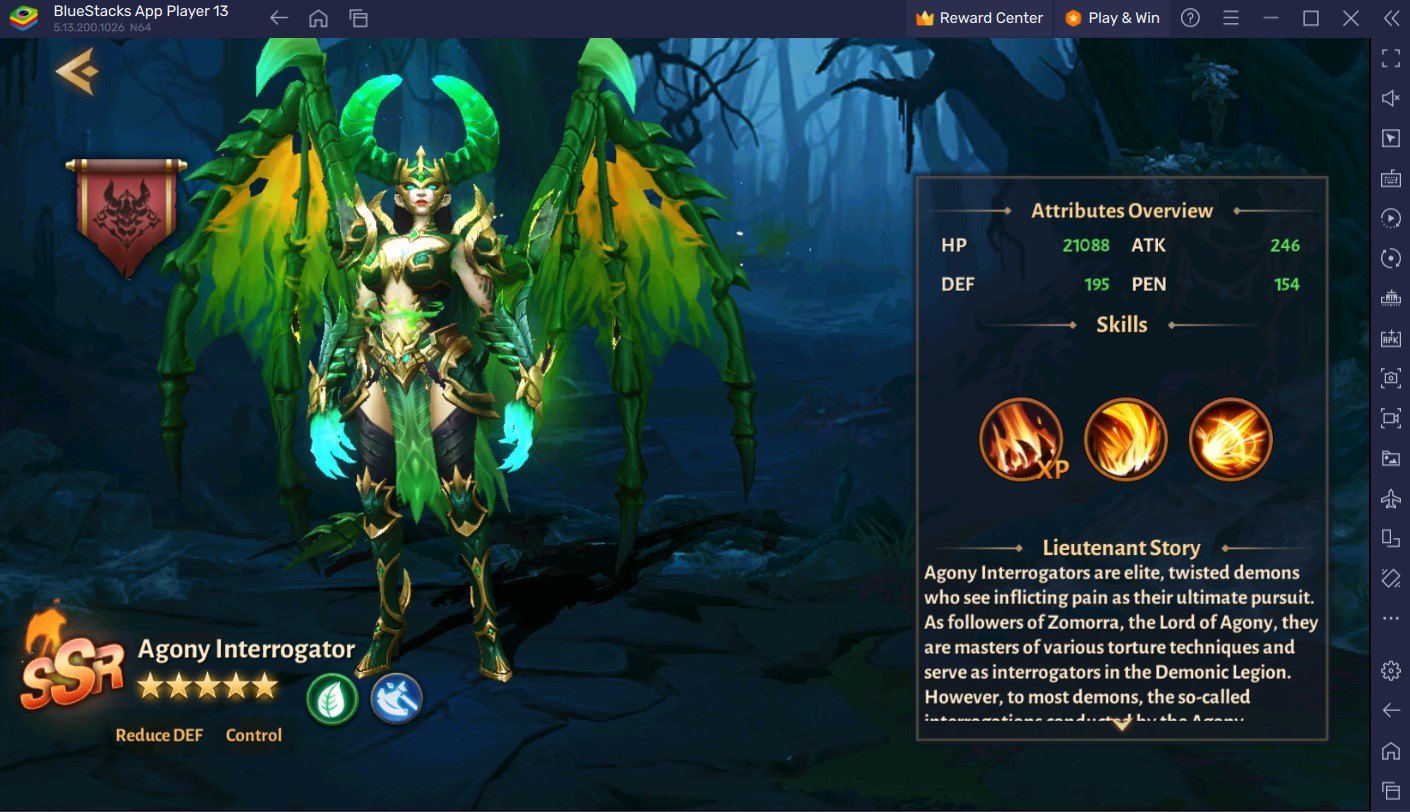This screenshot has width=1410, height=812.
Task: Open the BlueStacks Reward Center
Action: (979, 18)
